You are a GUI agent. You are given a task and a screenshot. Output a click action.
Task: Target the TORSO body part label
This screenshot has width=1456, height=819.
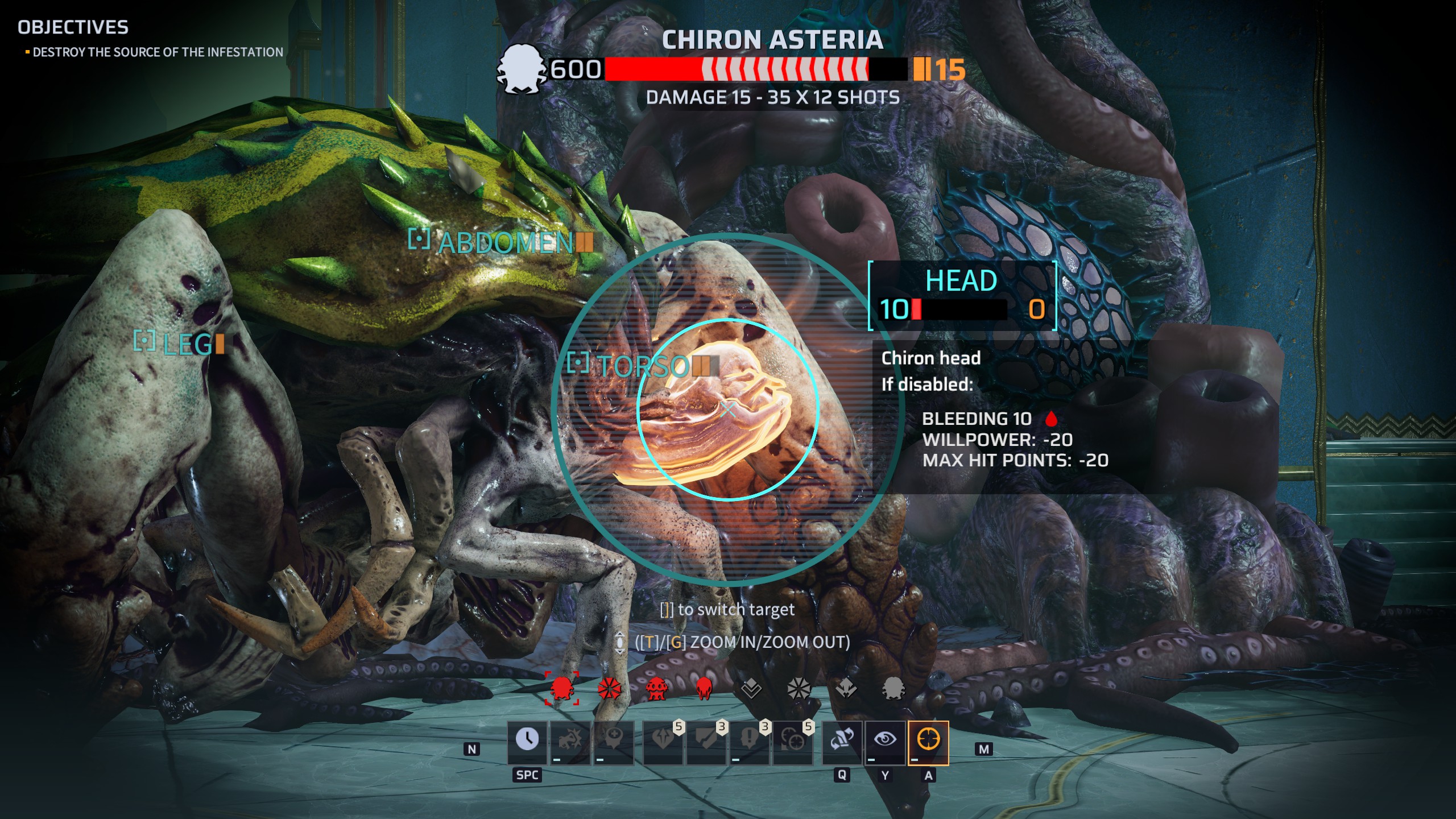pos(642,366)
